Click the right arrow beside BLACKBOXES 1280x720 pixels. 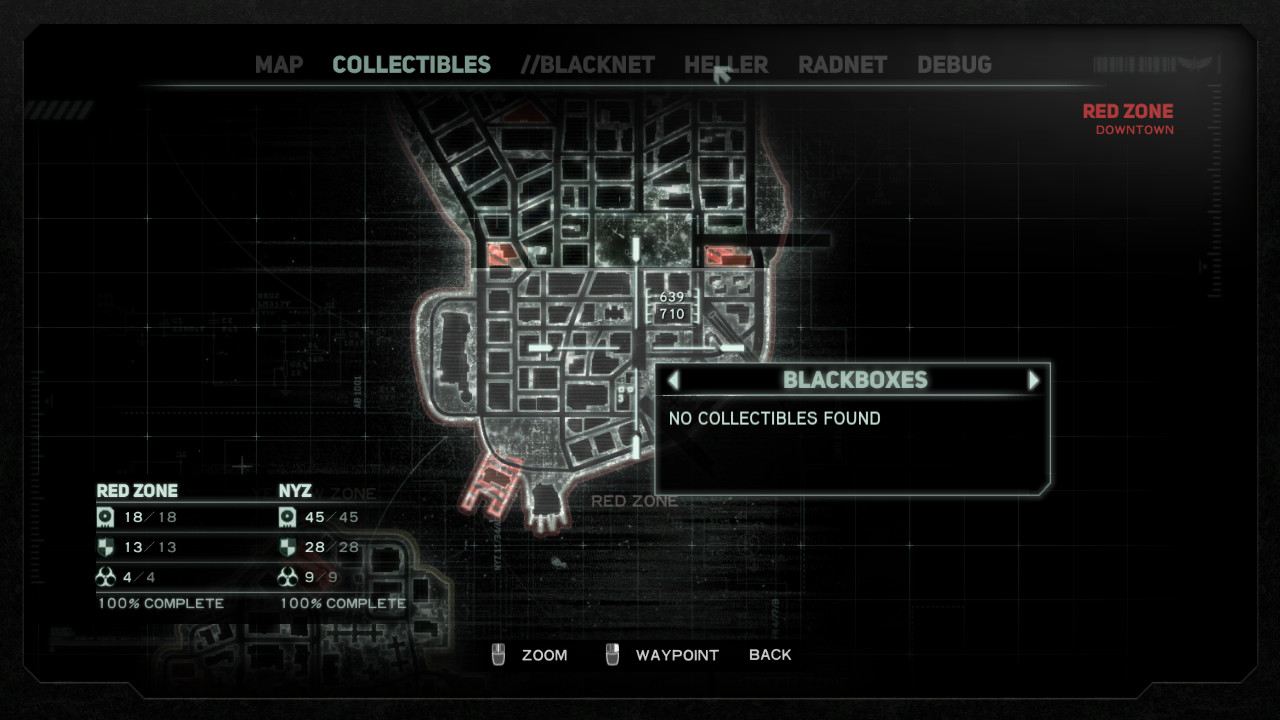(1033, 380)
